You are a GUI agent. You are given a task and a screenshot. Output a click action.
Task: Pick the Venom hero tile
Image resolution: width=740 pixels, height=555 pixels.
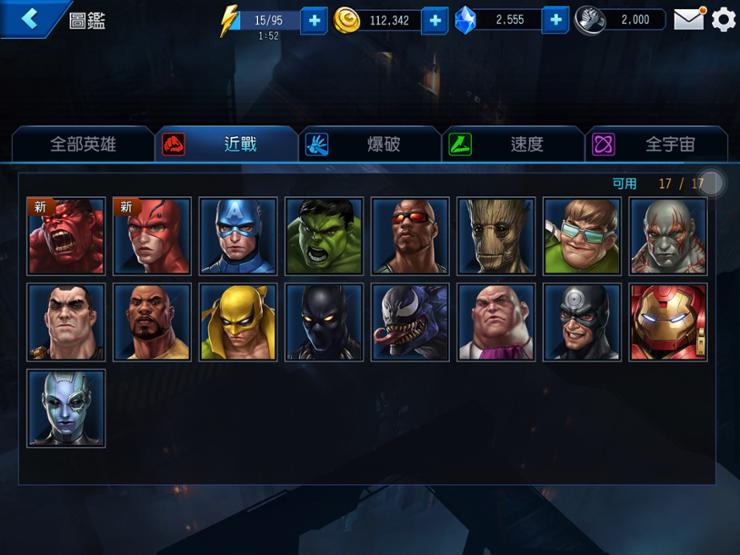coord(410,322)
